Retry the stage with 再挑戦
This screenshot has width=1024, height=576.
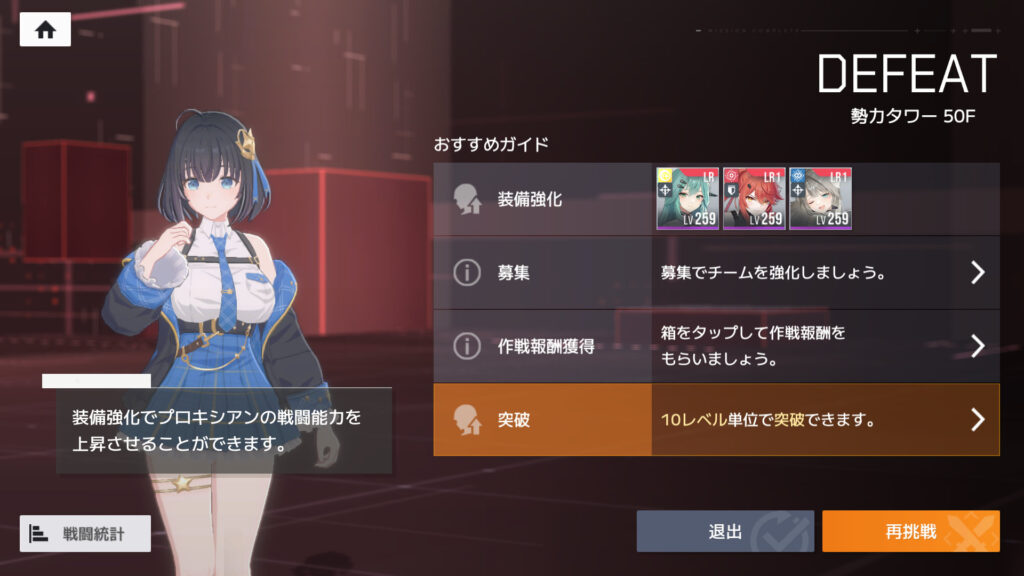click(x=910, y=531)
